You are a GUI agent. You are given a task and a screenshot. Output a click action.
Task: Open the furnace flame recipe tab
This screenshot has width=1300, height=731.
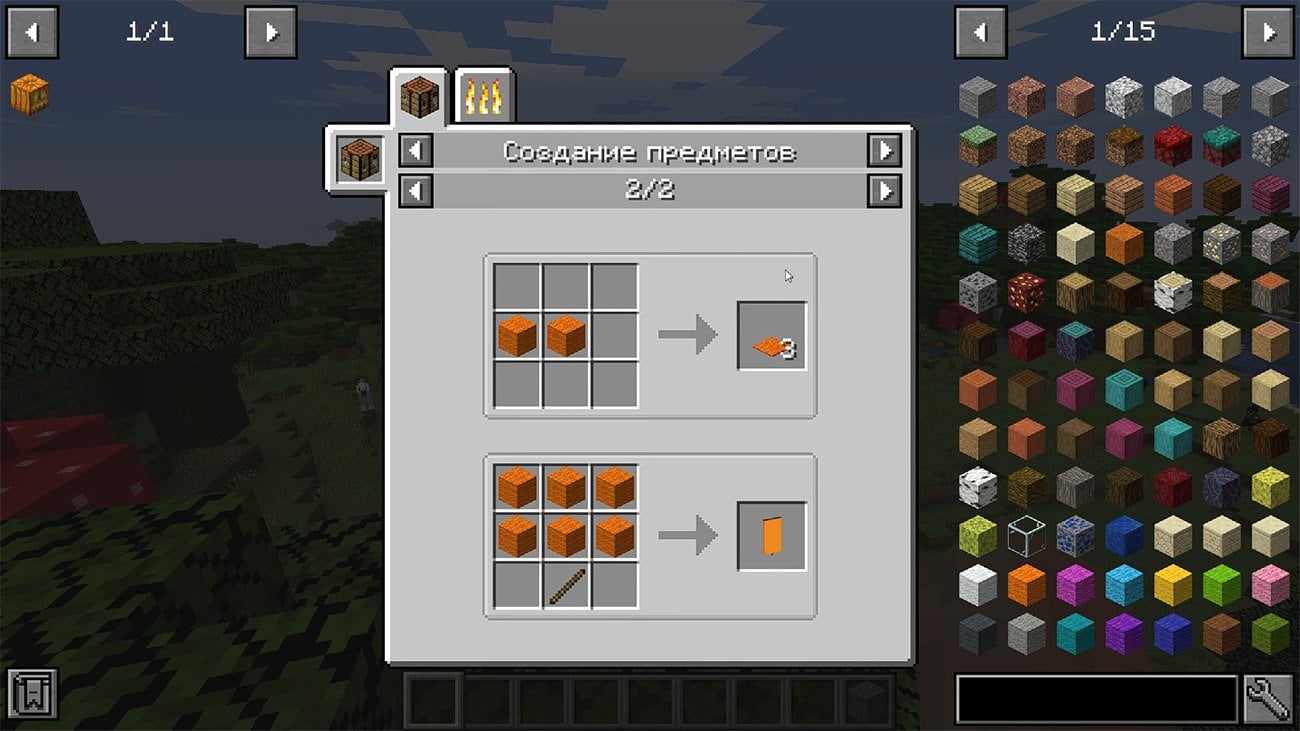[x=485, y=97]
